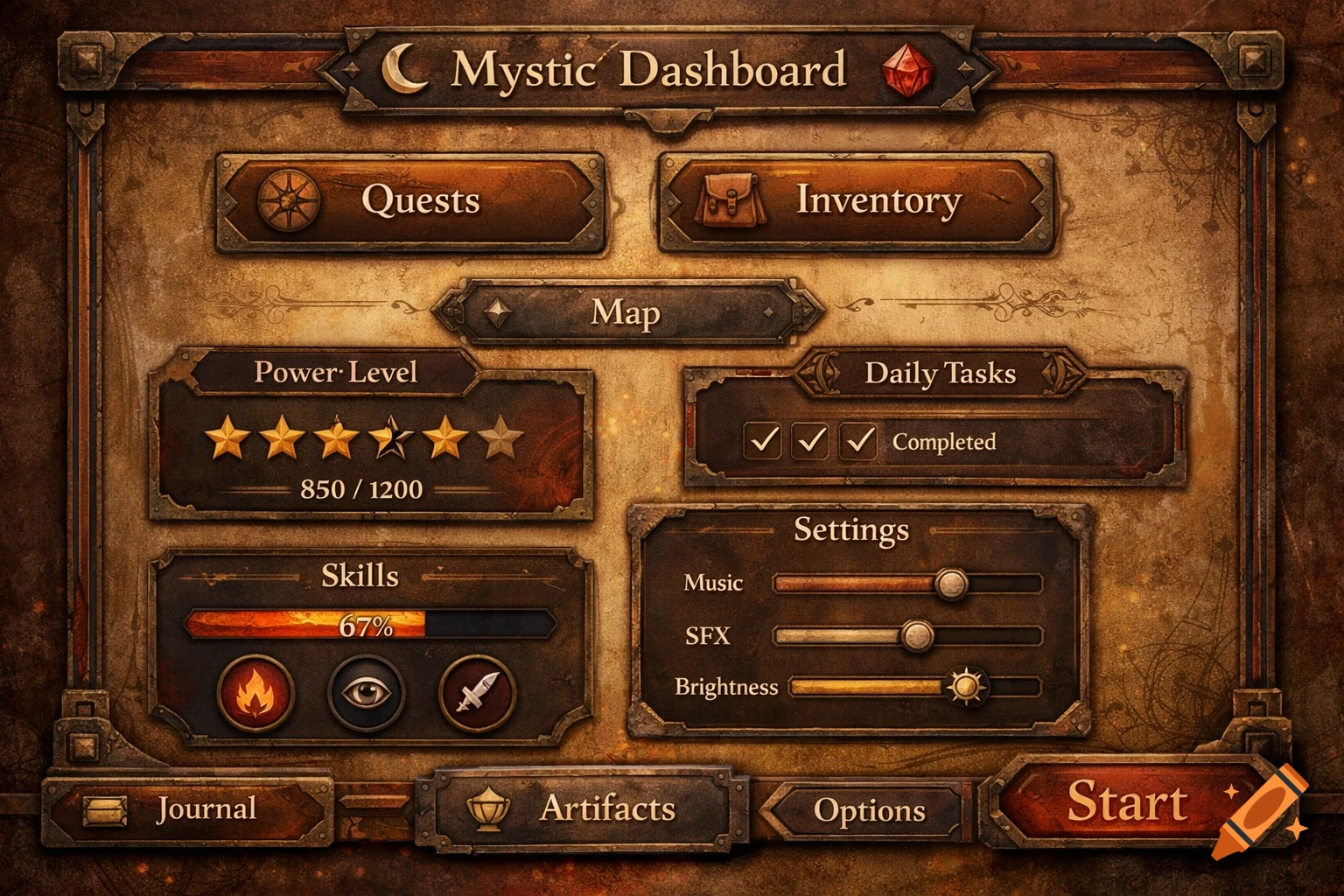Click the crescent moon icon in the title bar
Image resolution: width=1344 pixels, height=896 pixels.
(402, 69)
